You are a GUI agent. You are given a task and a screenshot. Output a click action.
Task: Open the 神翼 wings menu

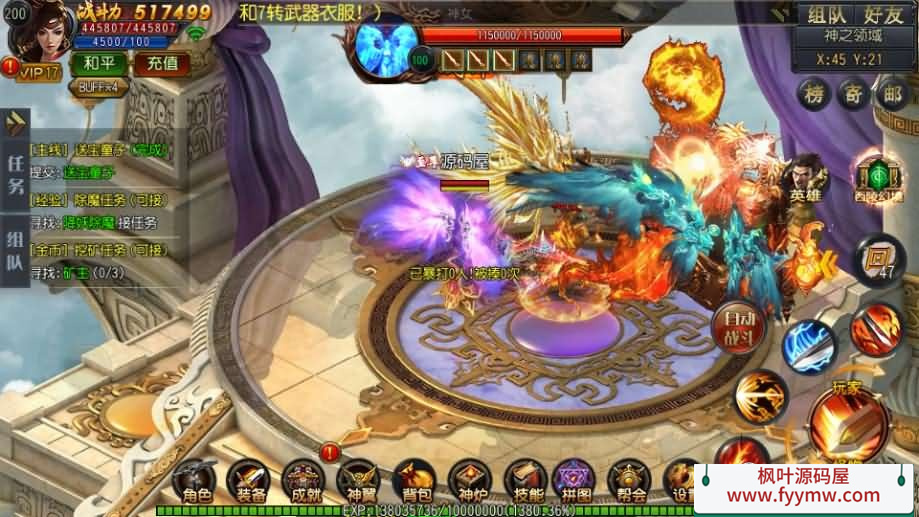click(358, 481)
